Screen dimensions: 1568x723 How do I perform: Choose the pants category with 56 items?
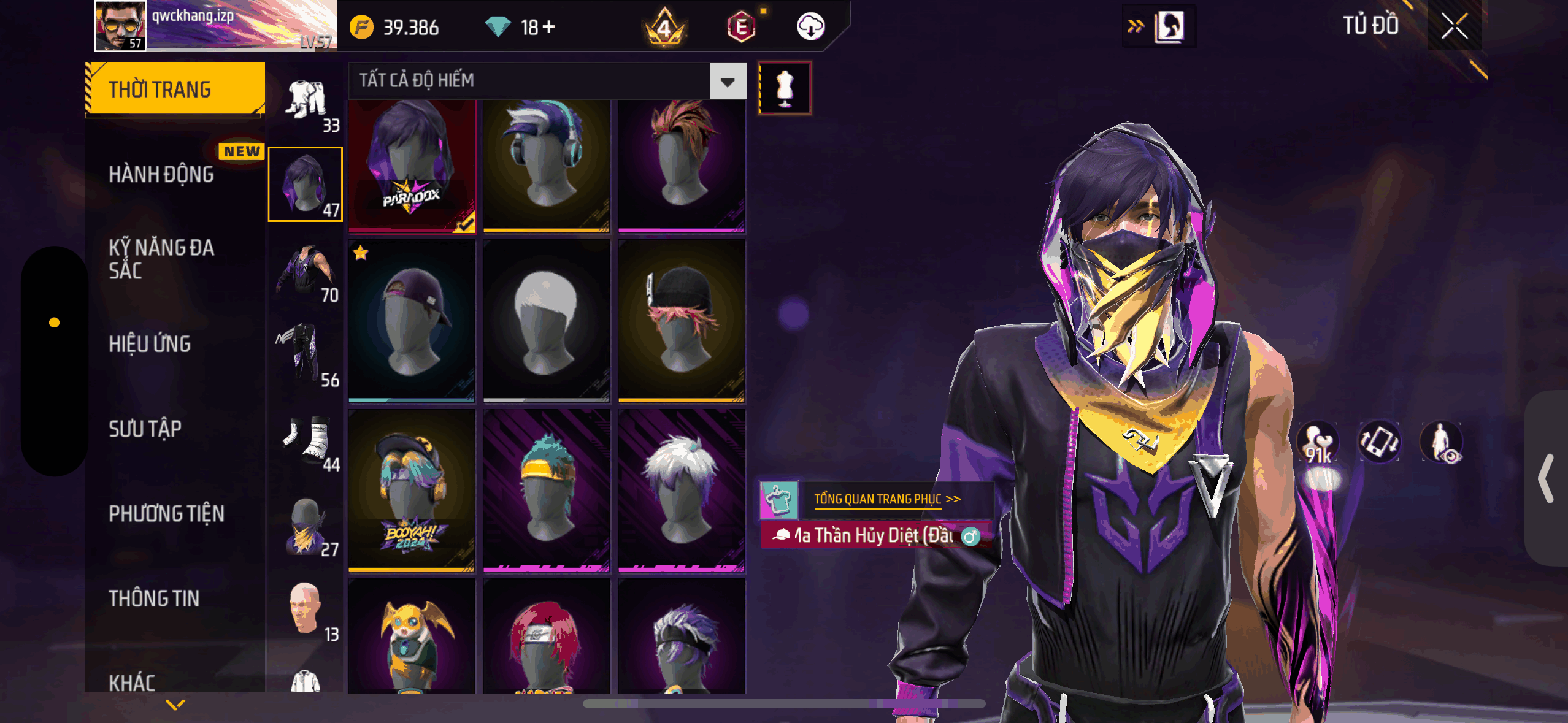point(306,356)
